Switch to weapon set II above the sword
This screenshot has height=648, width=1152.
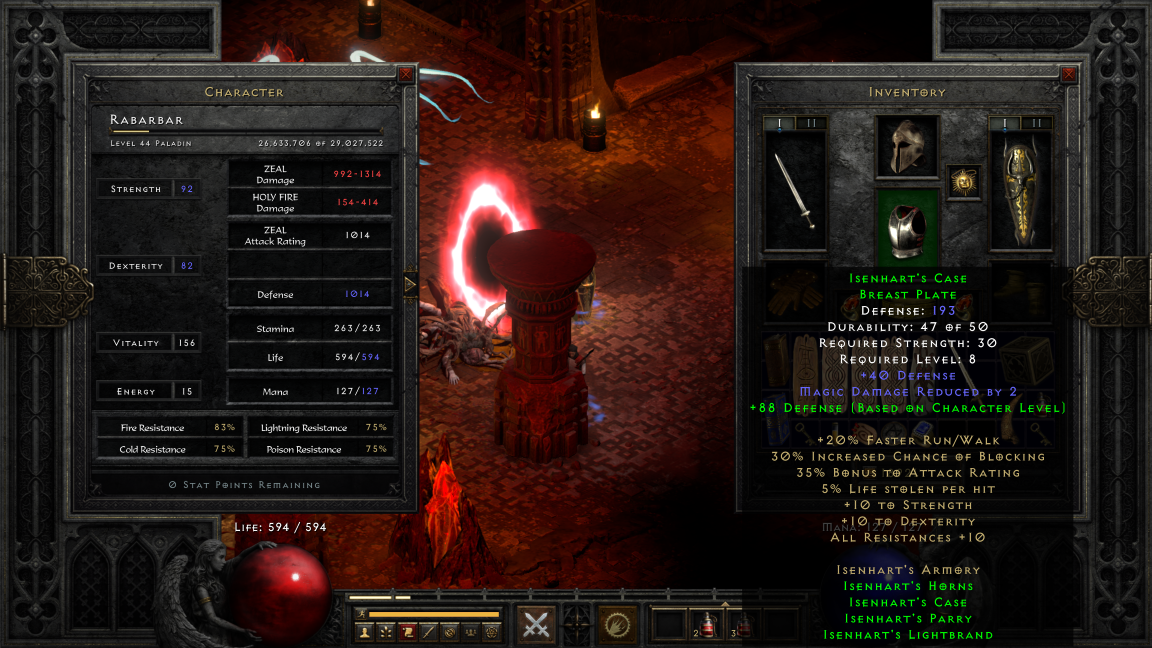tap(811, 123)
